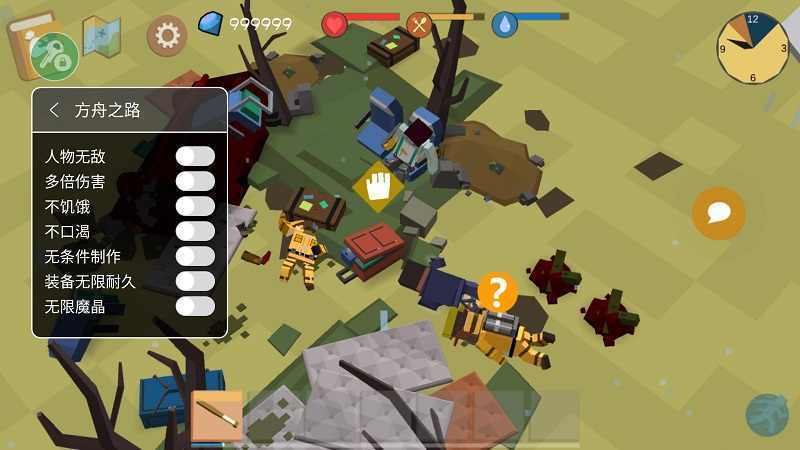Enable 无条件制作 crafting toggle
The height and width of the screenshot is (450, 800).
pyautogui.click(x=195, y=256)
